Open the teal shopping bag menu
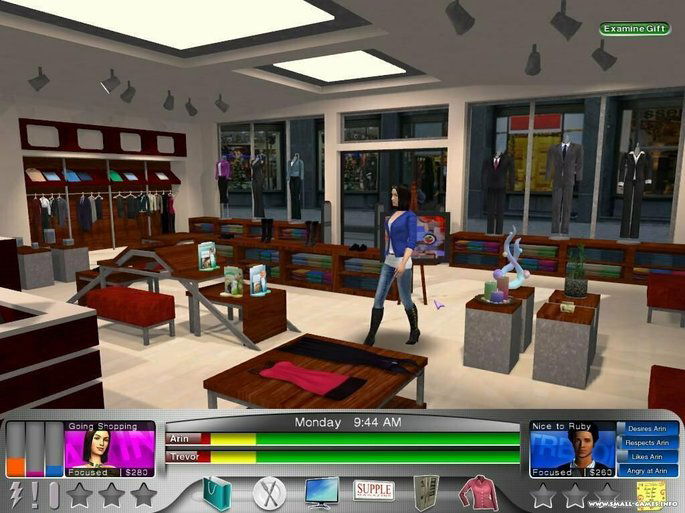 tap(217, 492)
